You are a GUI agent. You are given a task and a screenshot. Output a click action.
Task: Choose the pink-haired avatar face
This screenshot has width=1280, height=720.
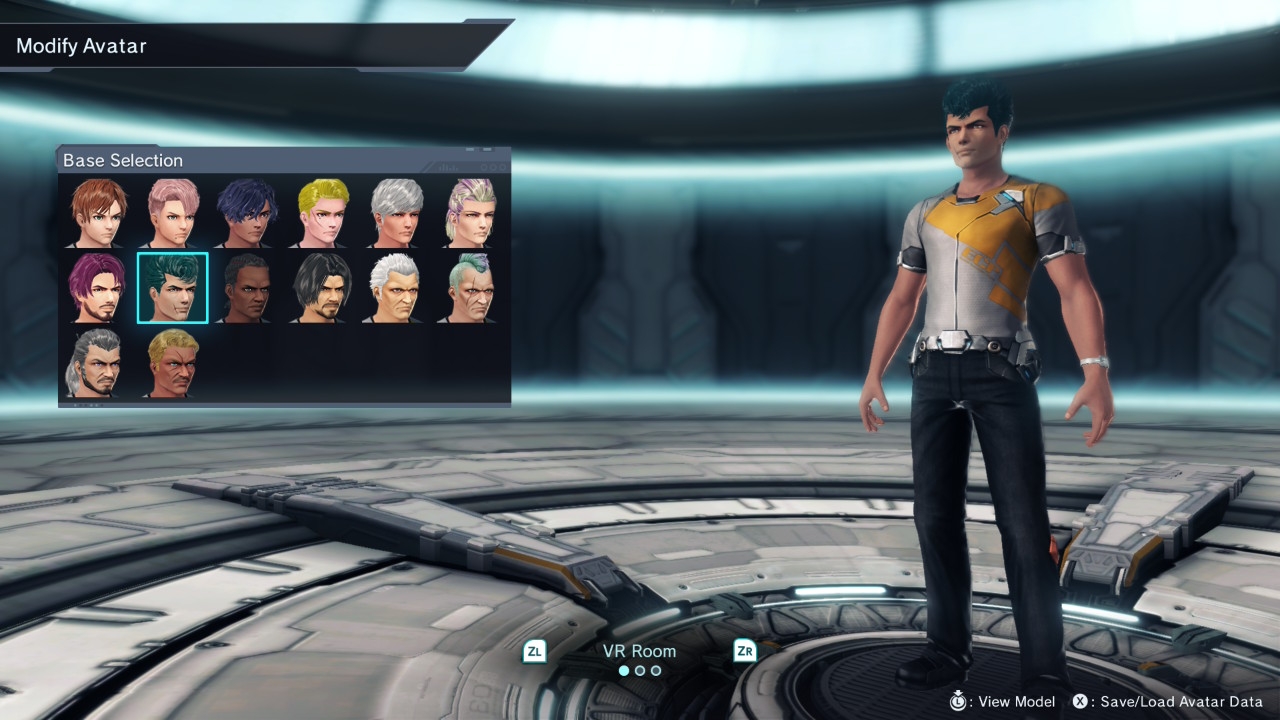pos(173,213)
